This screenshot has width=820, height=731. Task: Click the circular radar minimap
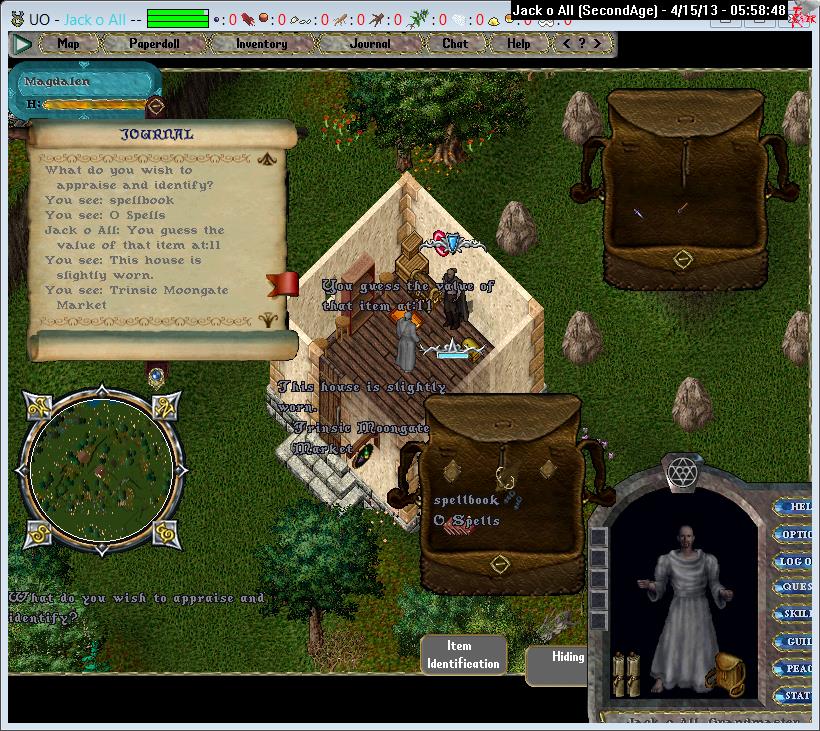click(102, 467)
